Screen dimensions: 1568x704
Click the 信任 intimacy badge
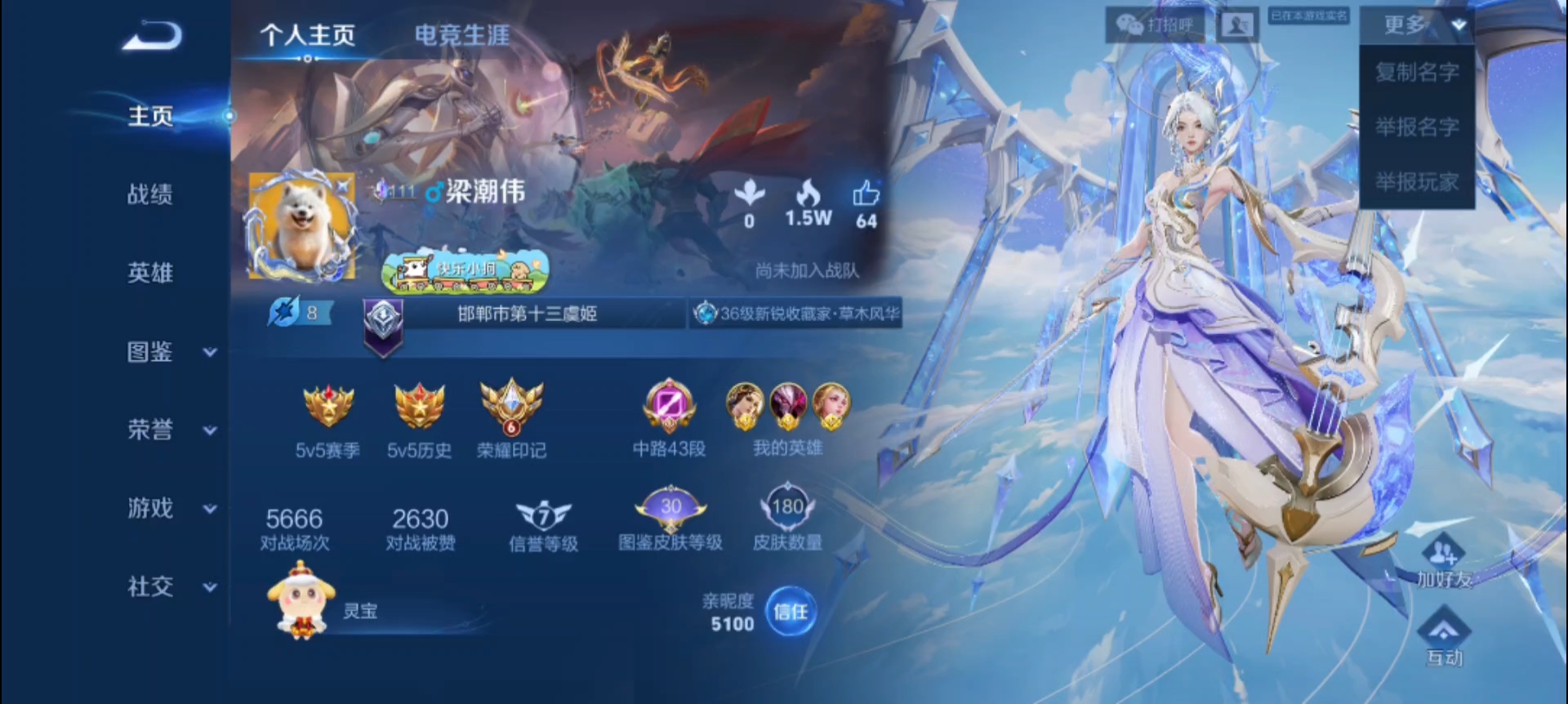pyautogui.click(x=790, y=611)
